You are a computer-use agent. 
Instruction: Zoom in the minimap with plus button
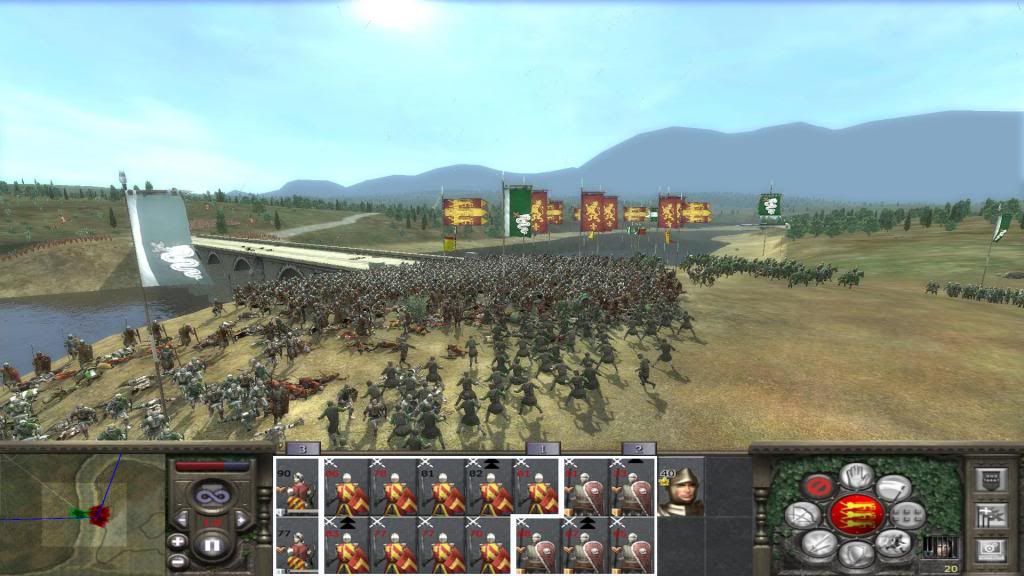point(178,541)
